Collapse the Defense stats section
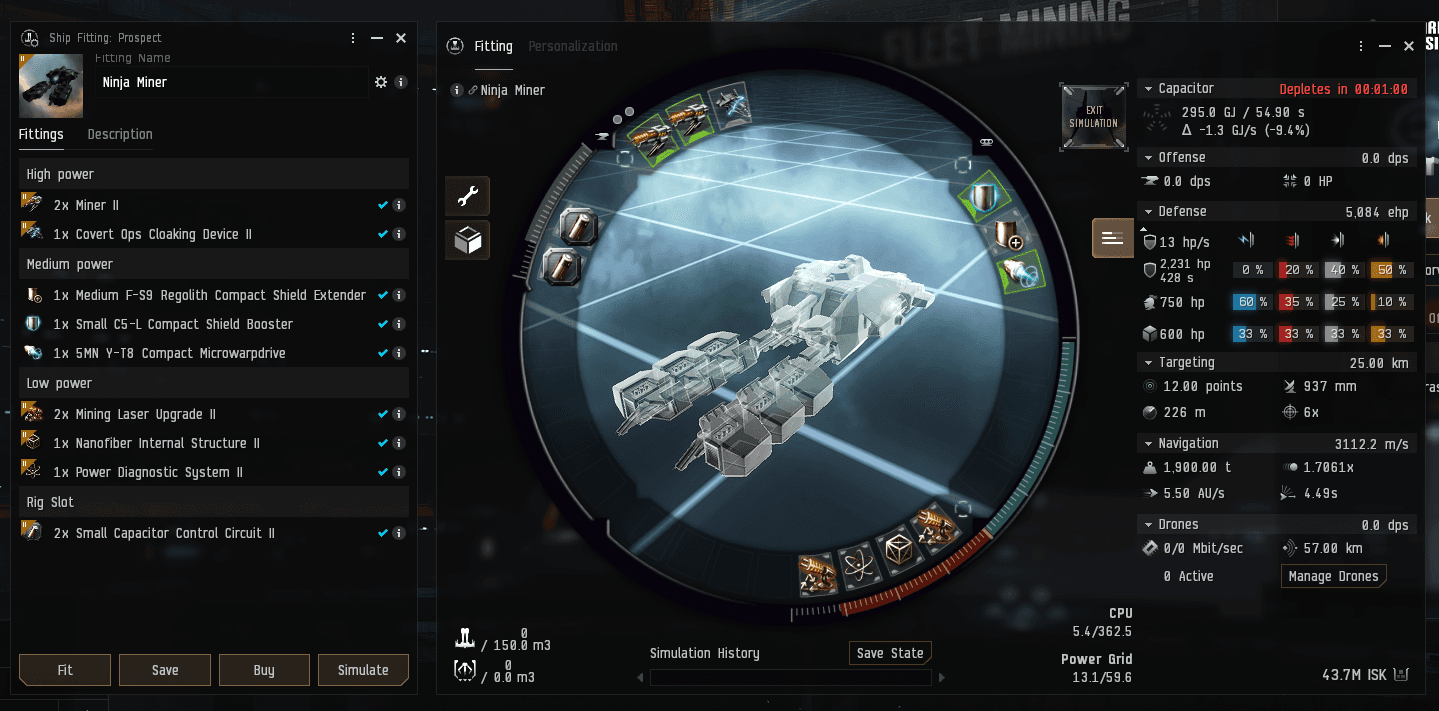The height and width of the screenshot is (711, 1439). click(1148, 212)
